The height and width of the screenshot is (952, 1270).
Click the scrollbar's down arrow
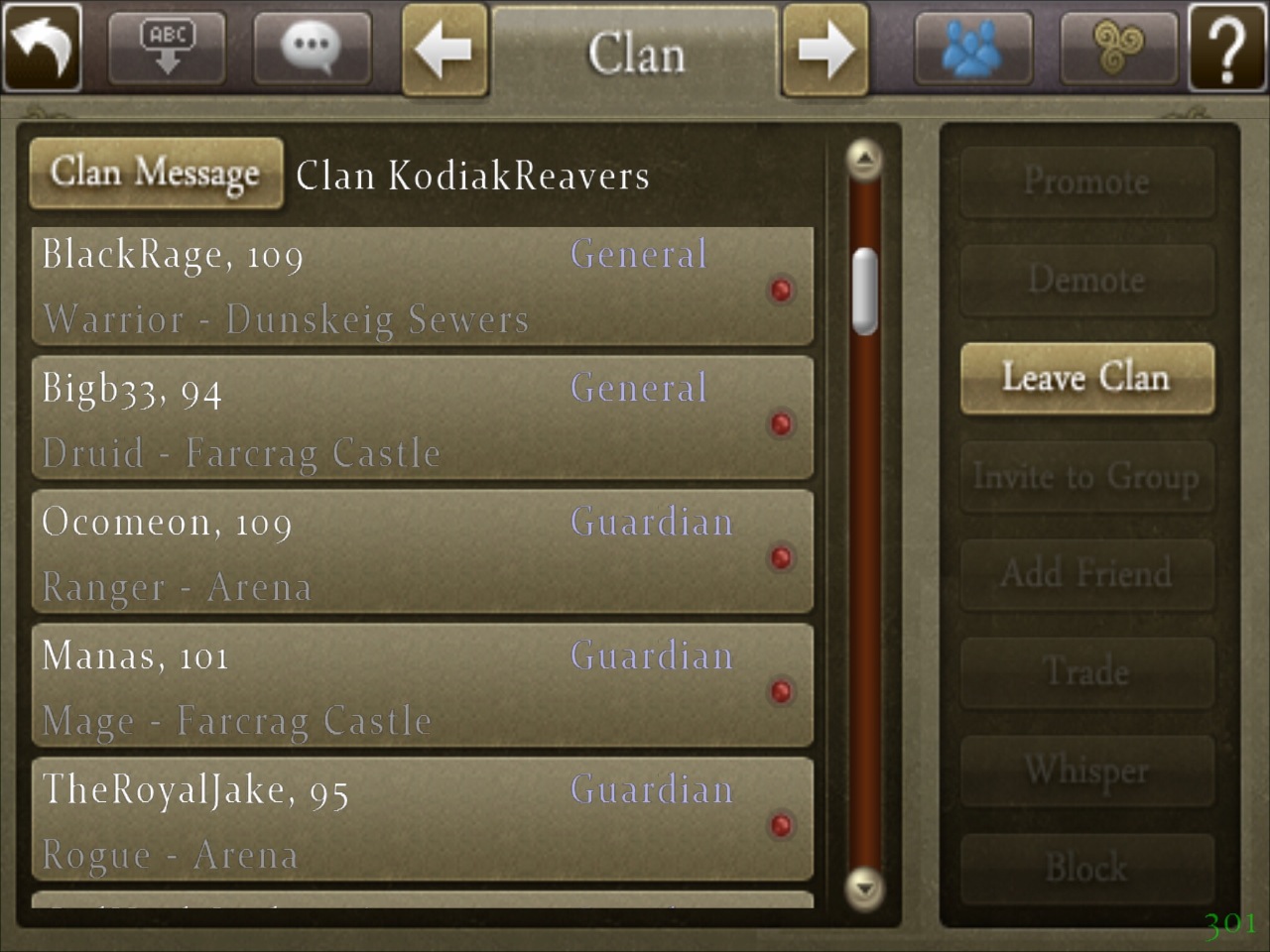pos(865,887)
